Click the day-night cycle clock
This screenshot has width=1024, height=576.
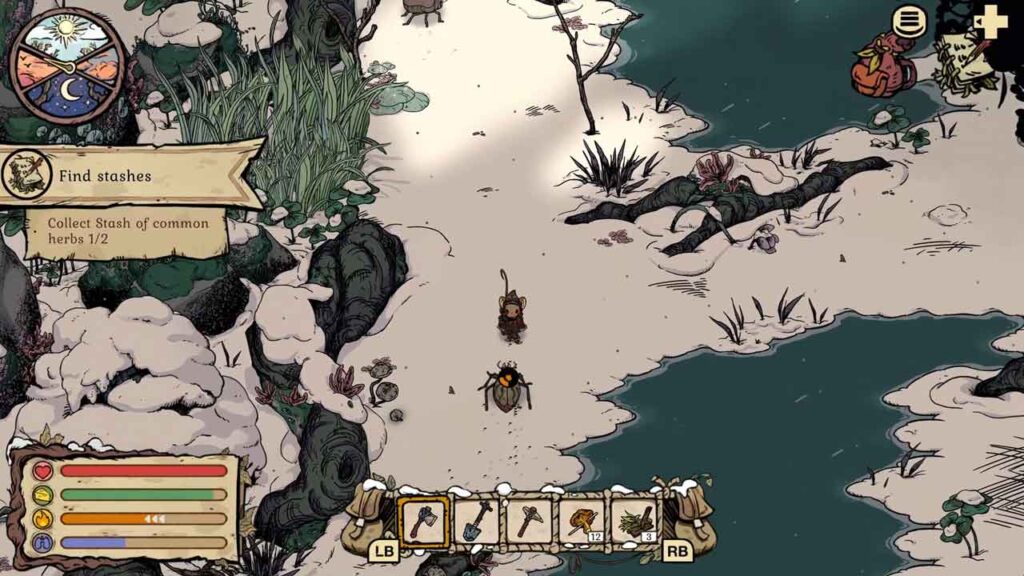pos(67,67)
